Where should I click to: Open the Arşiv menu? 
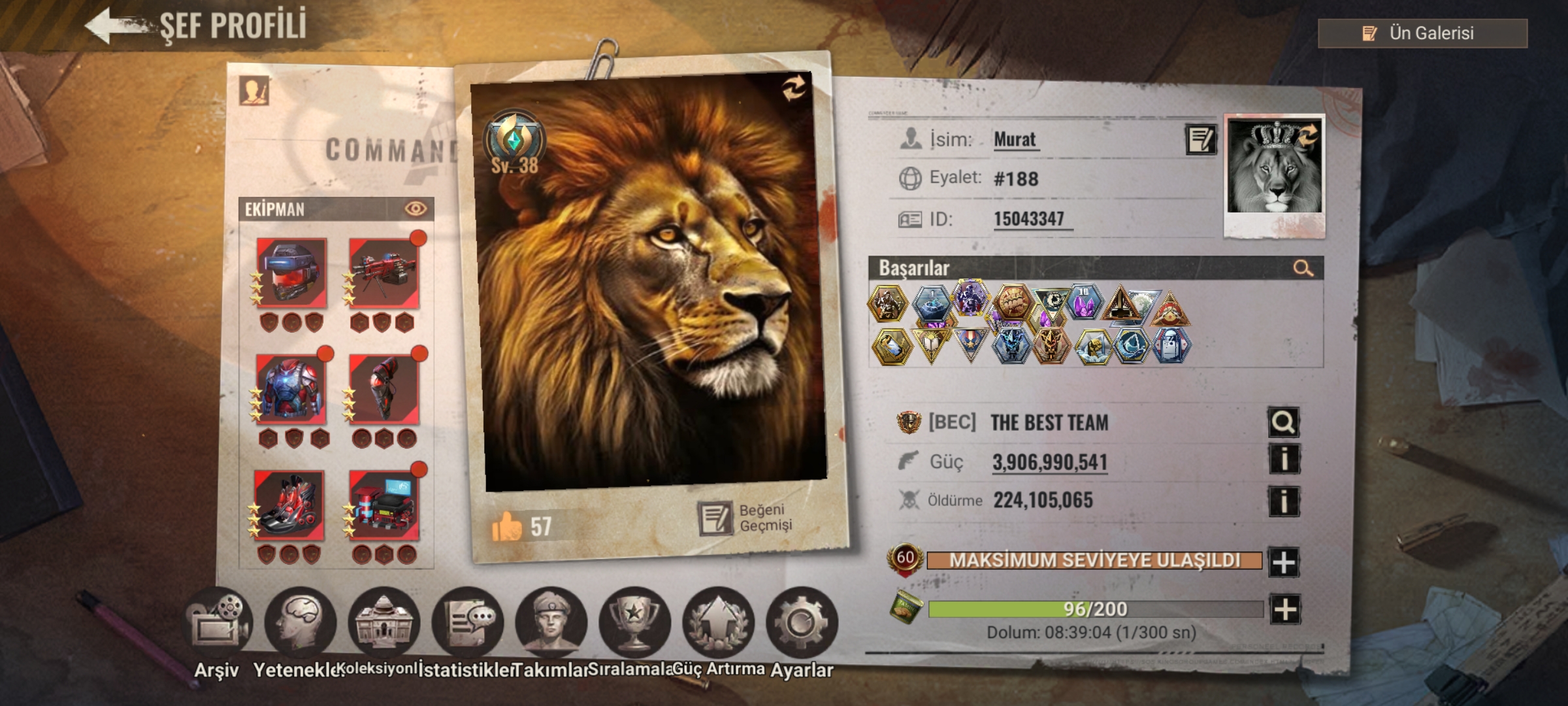pos(217,624)
